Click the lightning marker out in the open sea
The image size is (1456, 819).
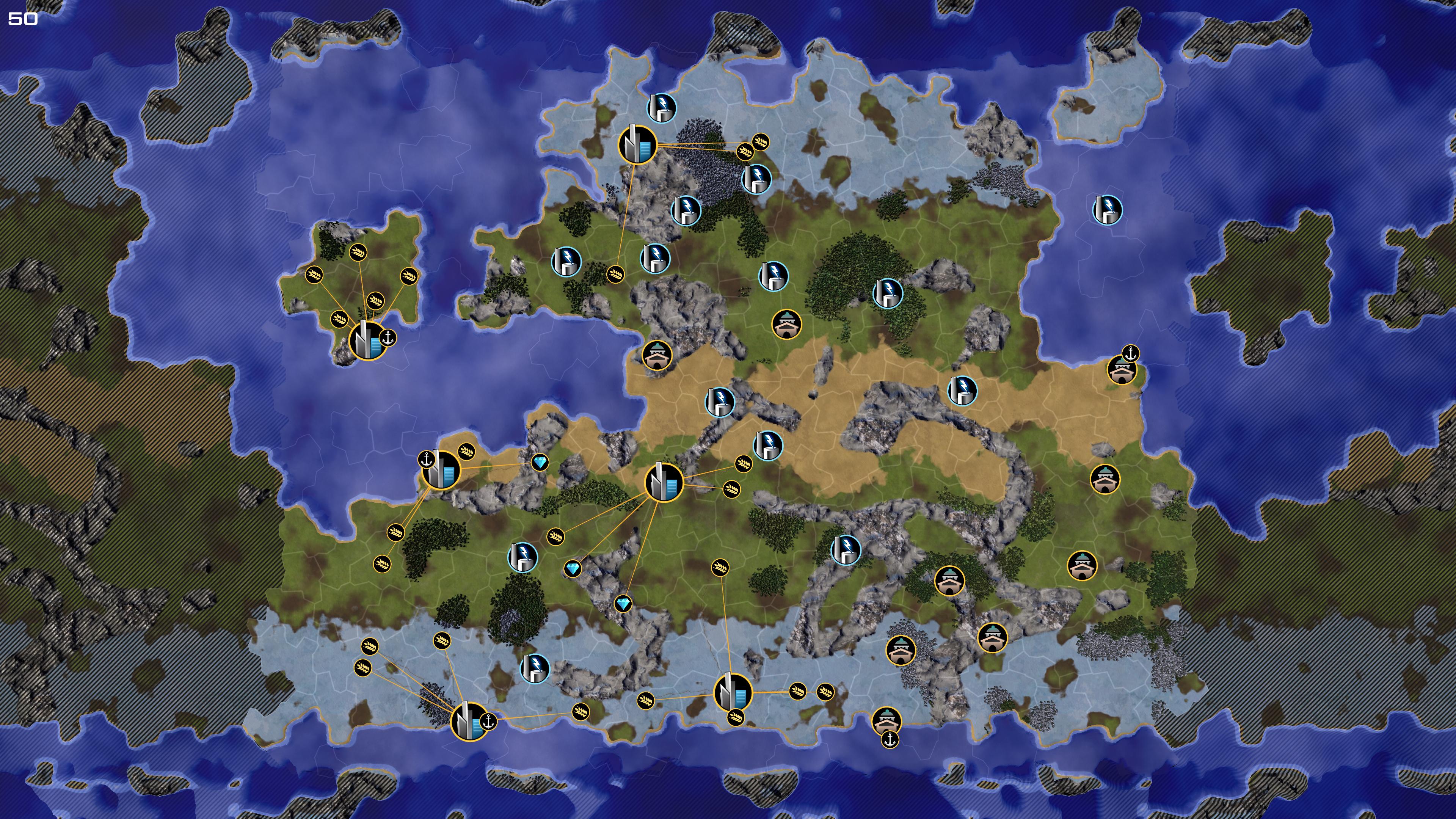point(1107,210)
